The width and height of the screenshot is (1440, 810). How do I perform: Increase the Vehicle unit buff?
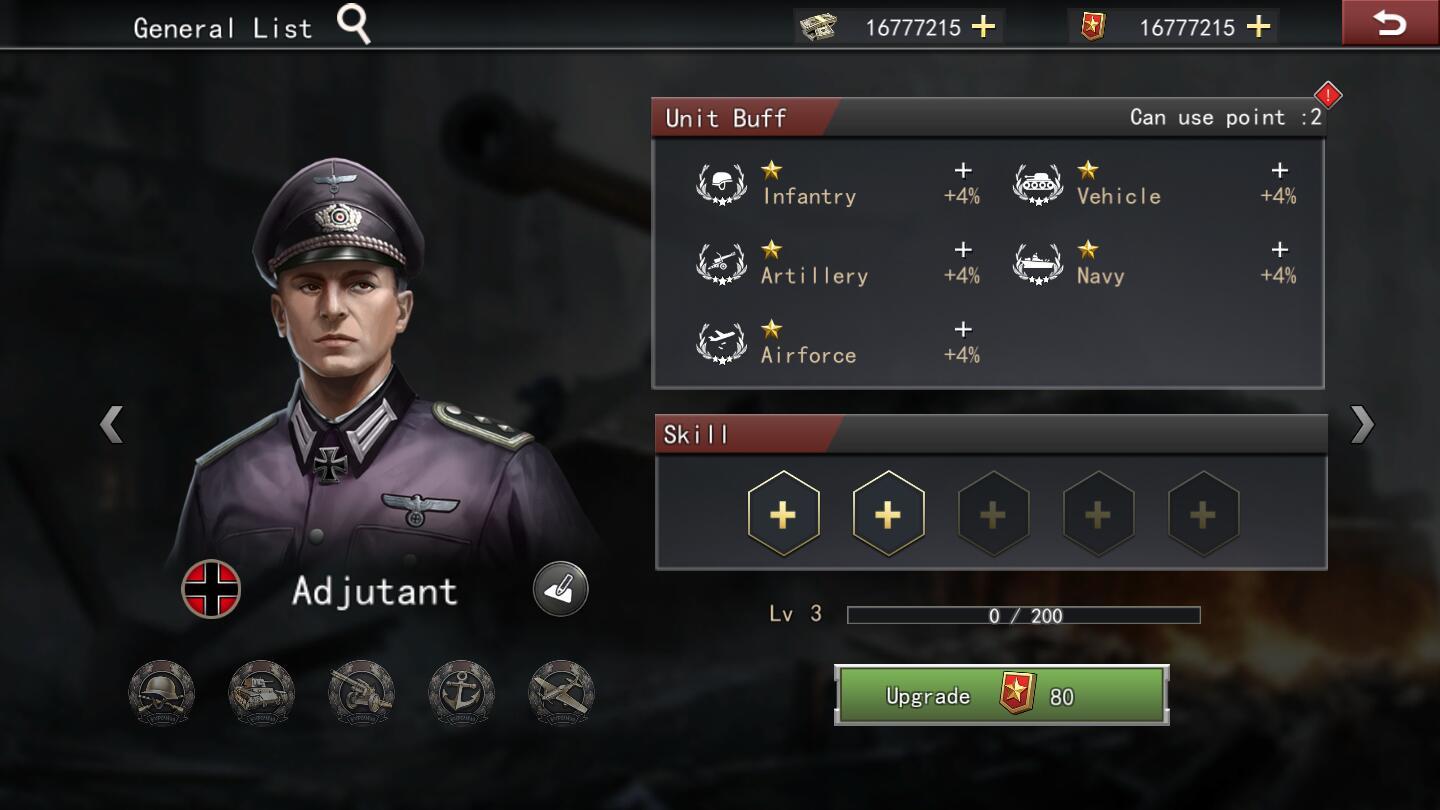point(1279,171)
